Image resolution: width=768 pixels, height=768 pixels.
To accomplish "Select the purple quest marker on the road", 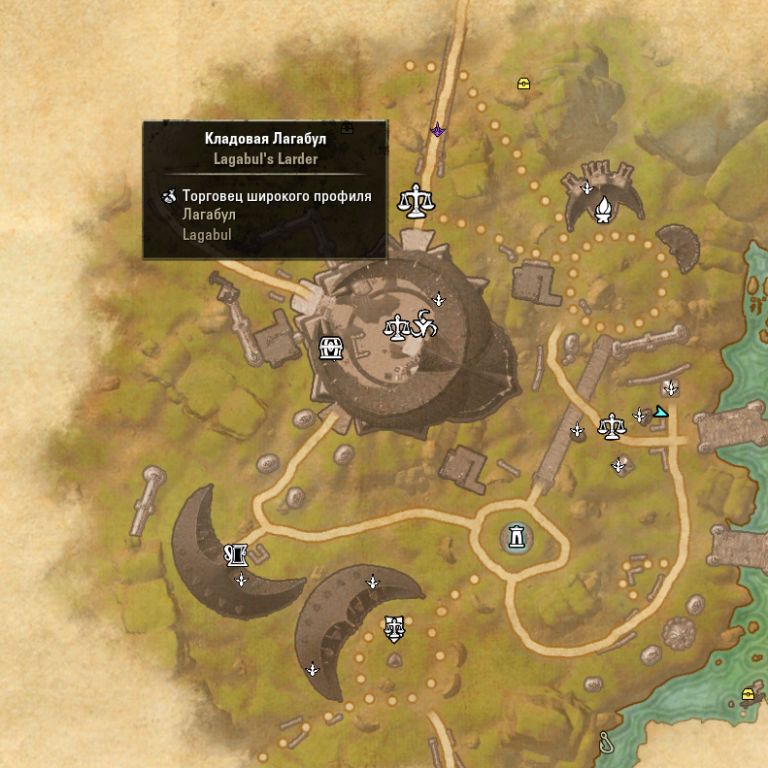I will pos(437,130).
